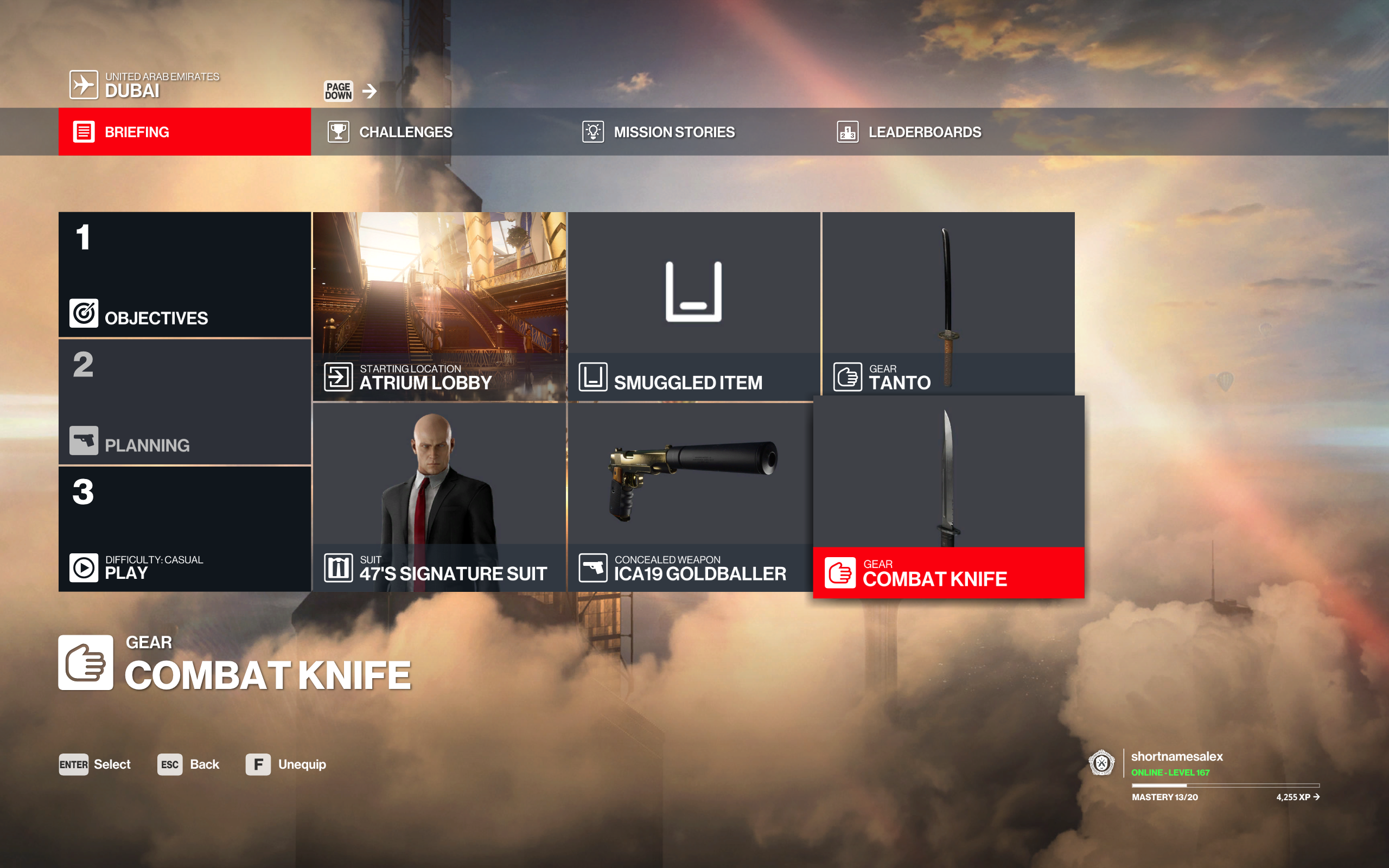This screenshot has width=1389, height=868.
Task: Click the airplane travel icon next to Dubai
Action: [x=85, y=85]
